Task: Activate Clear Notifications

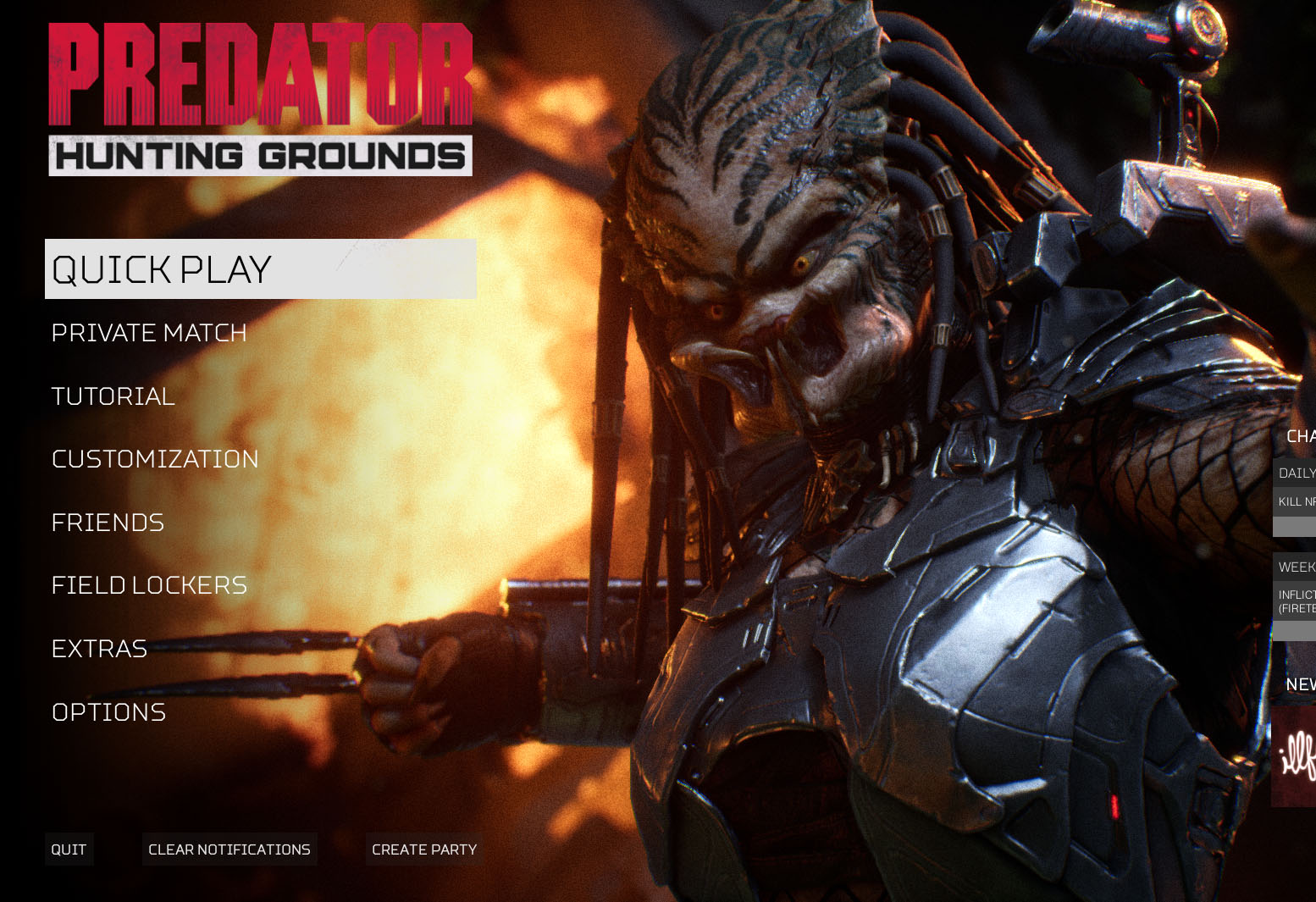Action: coord(229,849)
